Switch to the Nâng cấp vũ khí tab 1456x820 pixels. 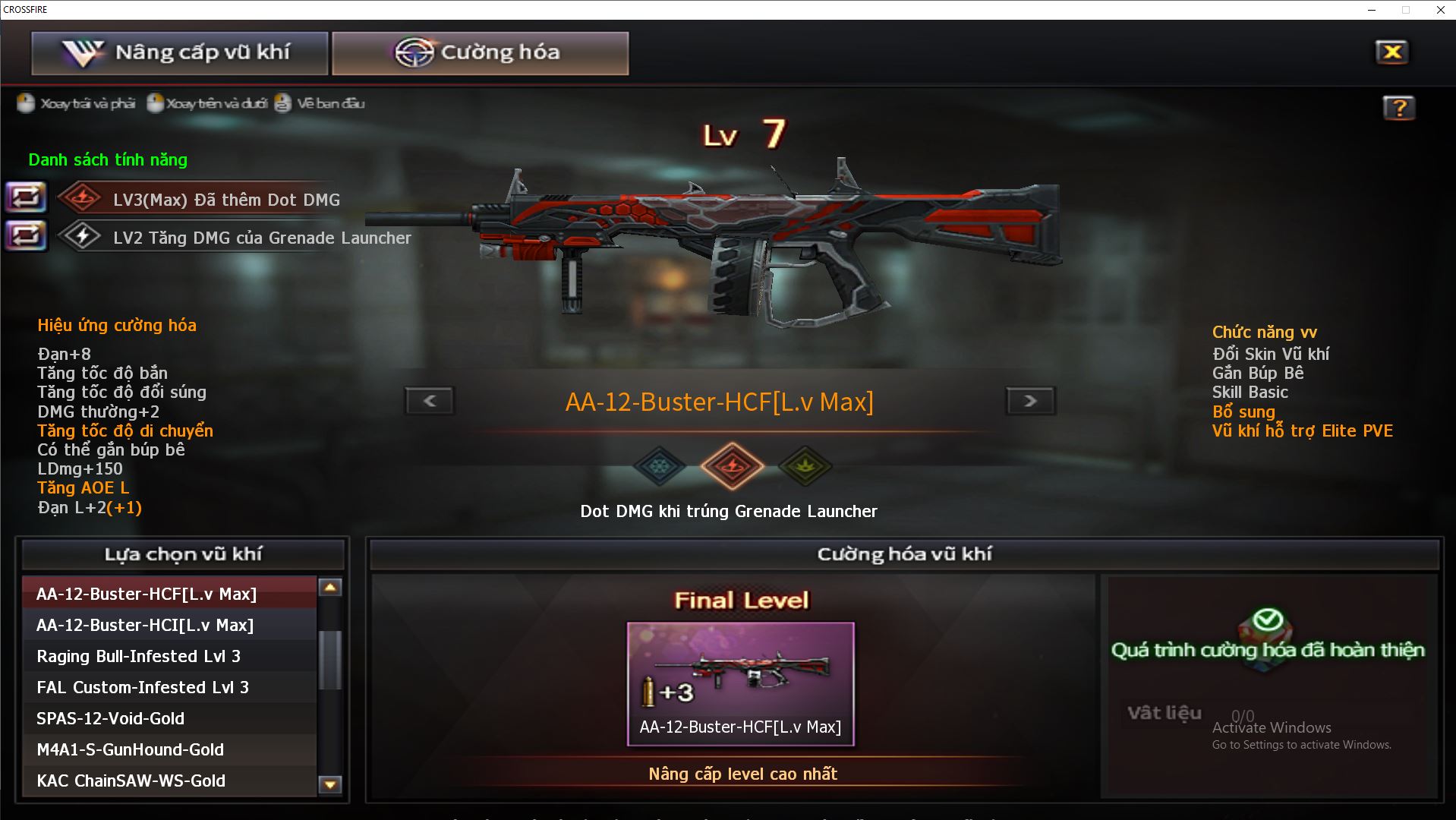click(179, 53)
